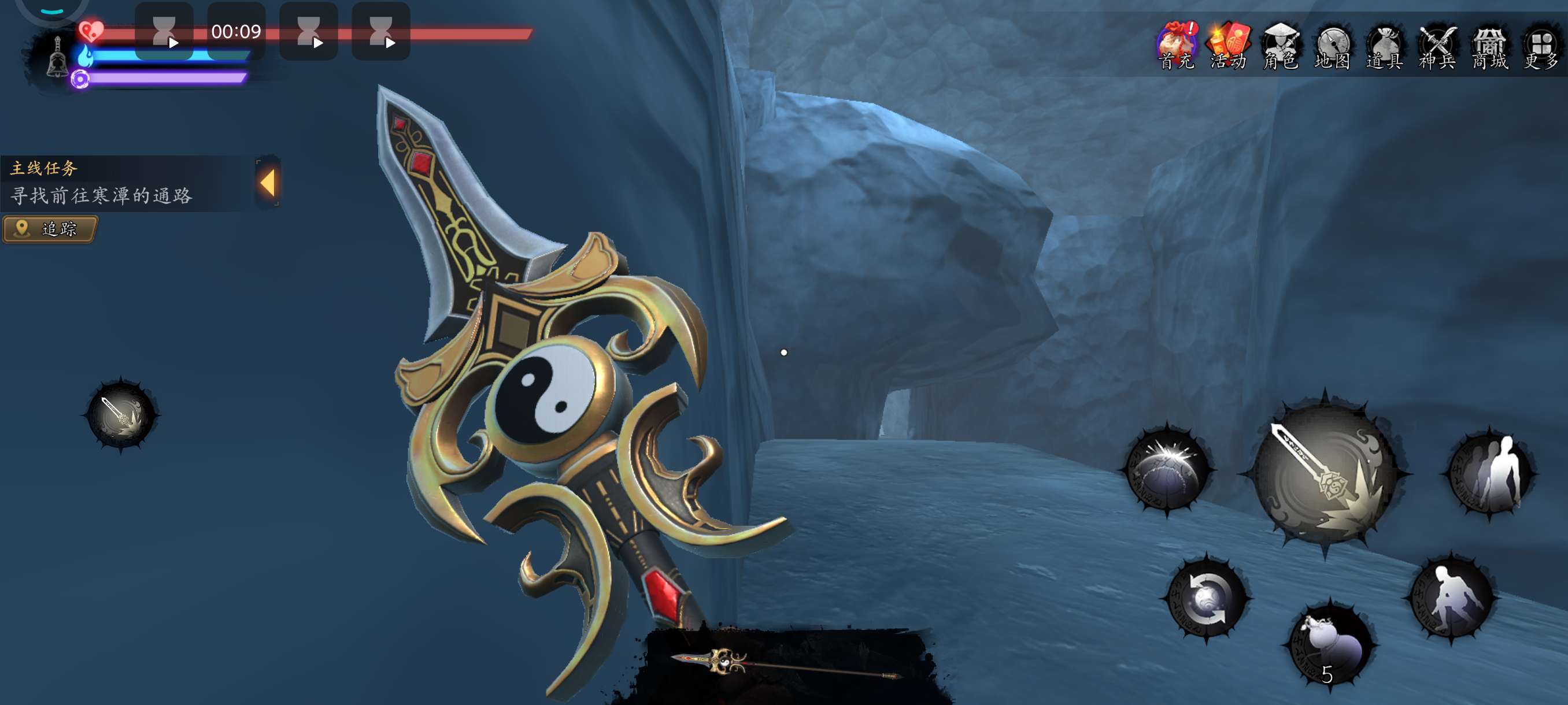Open the 首充 first-recharge offer
The image size is (1568, 705).
[1177, 46]
